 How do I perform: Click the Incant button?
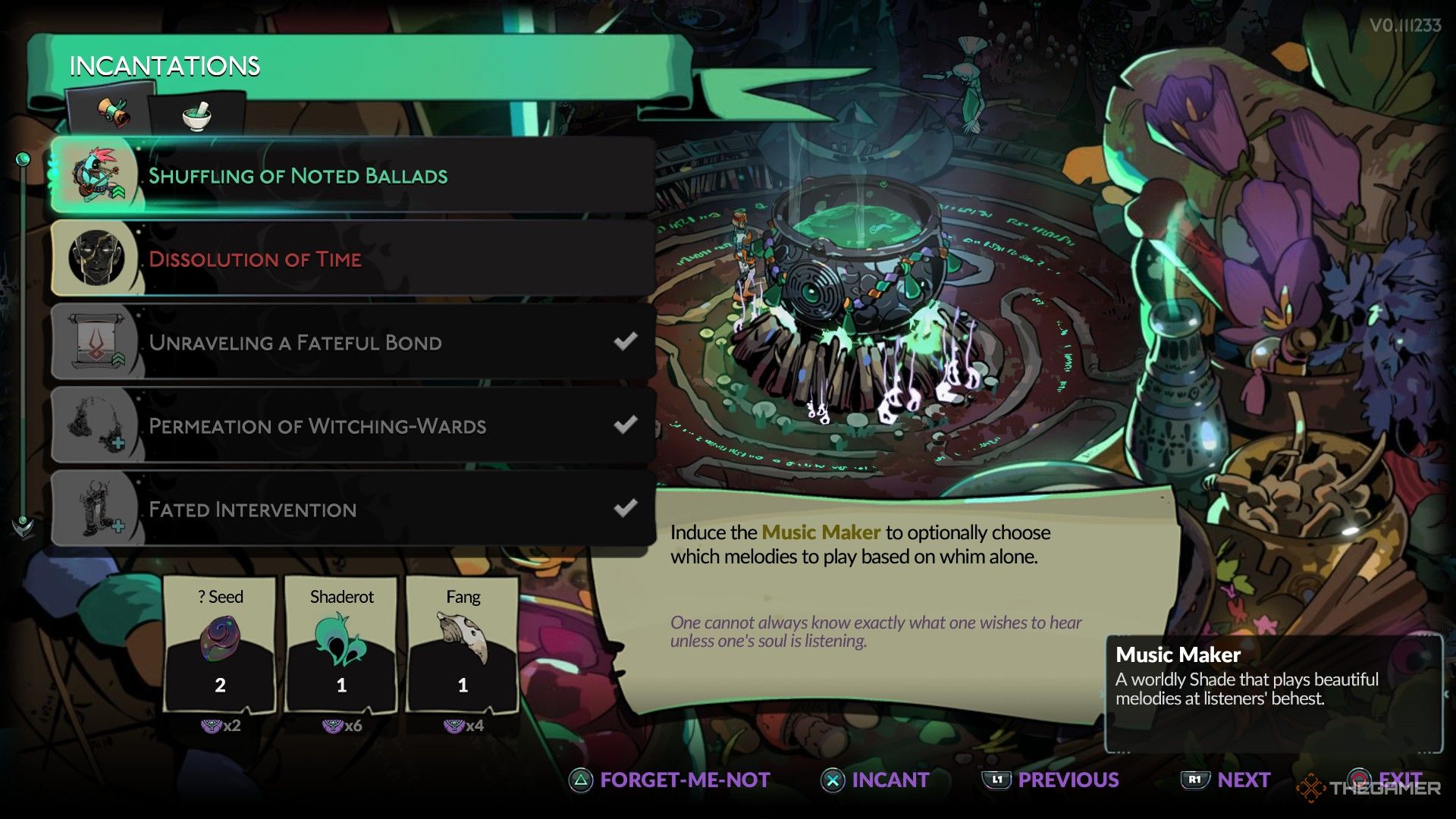(x=876, y=780)
